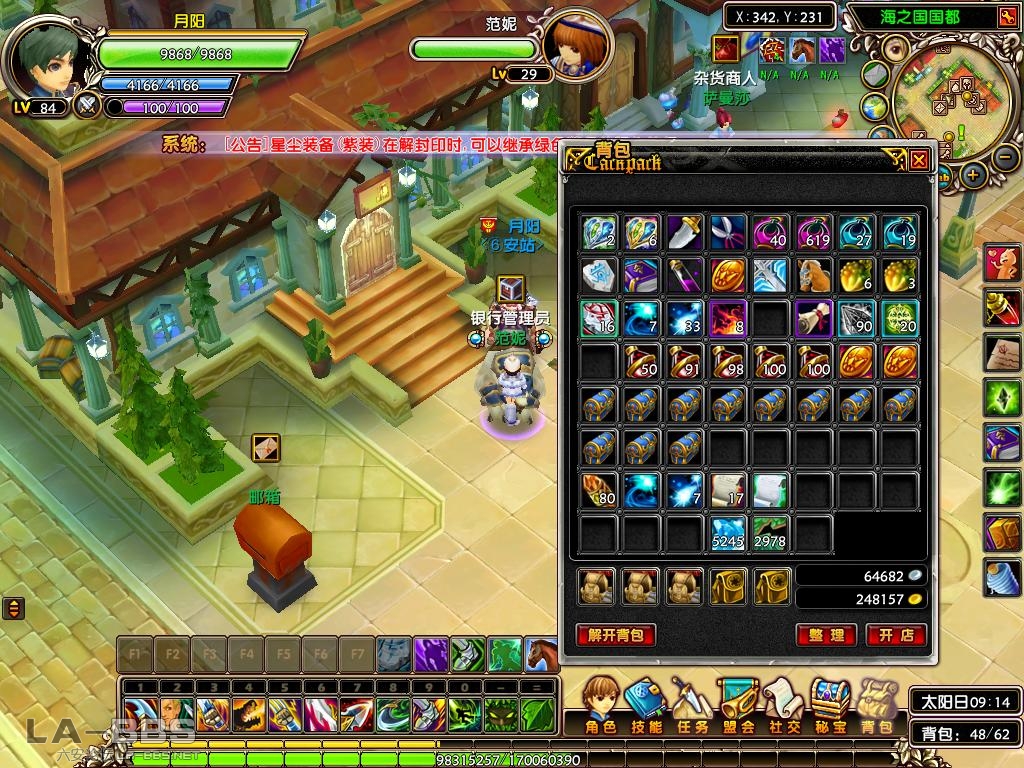Zoom in the minimap with plus button

973,174
